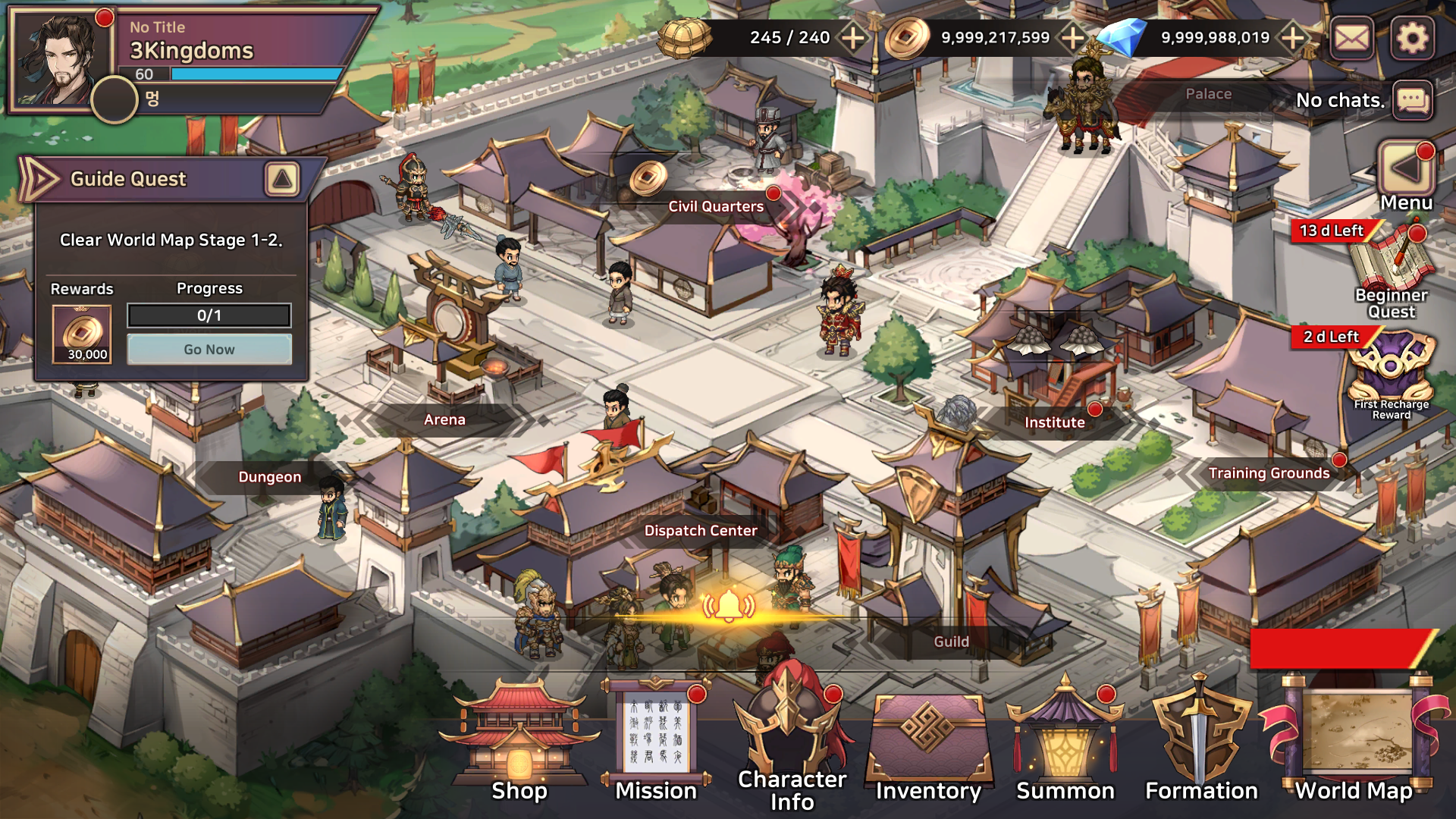Add more gold coins with the plus
Viewport: 1456px width, 819px height.
[1073, 38]
